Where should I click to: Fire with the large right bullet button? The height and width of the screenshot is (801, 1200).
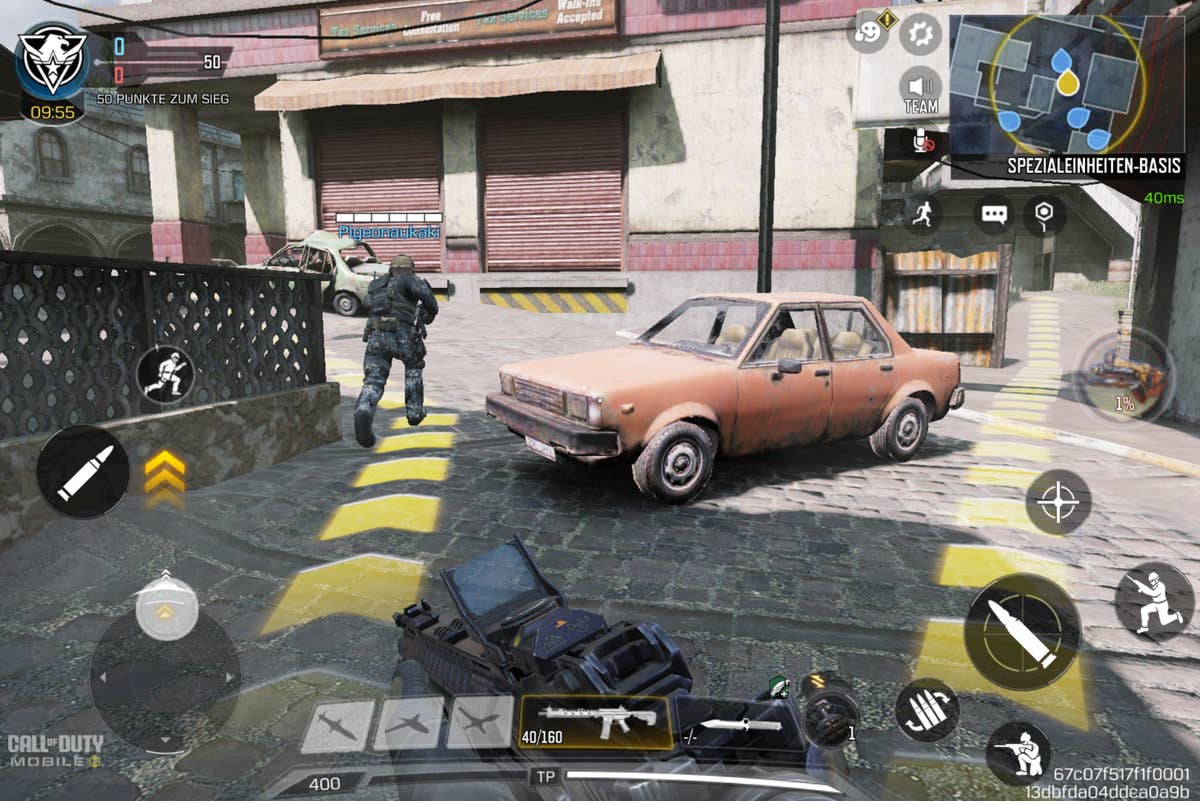(x=1022, y=632)
